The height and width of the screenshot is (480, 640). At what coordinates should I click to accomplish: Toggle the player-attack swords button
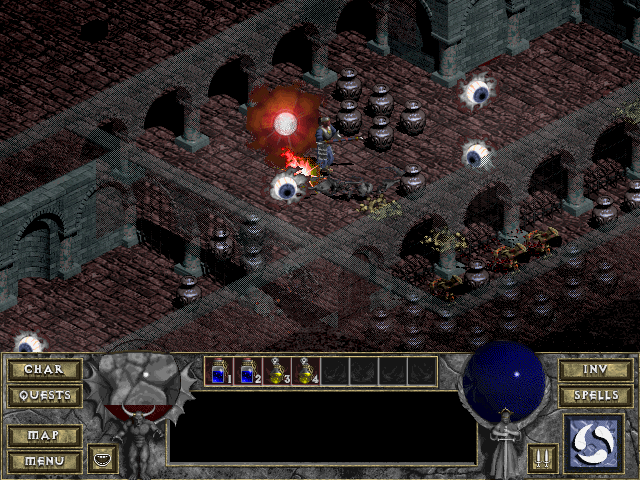[x=543, y=459]
